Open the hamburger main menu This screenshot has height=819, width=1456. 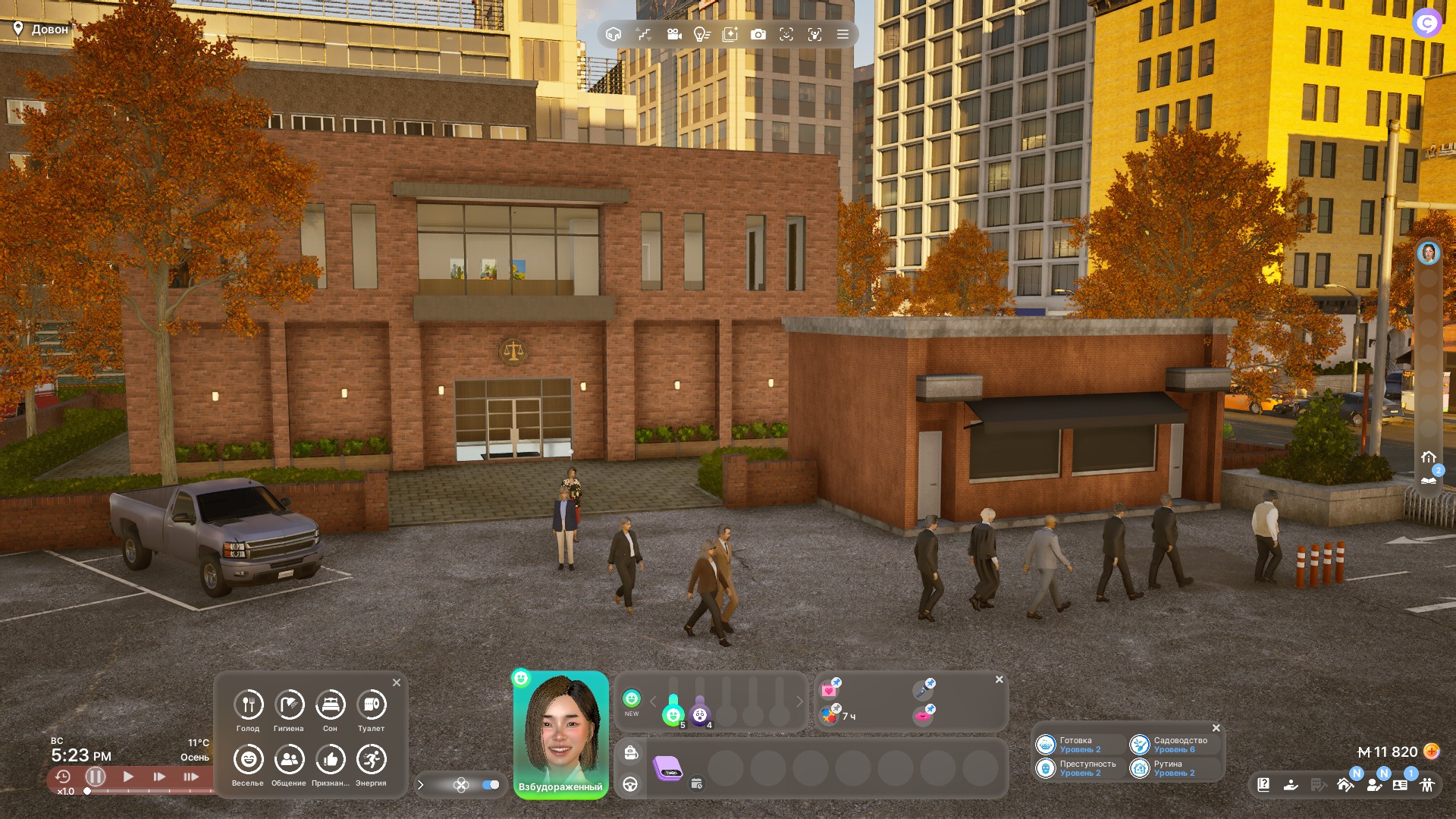click(843, 34)
